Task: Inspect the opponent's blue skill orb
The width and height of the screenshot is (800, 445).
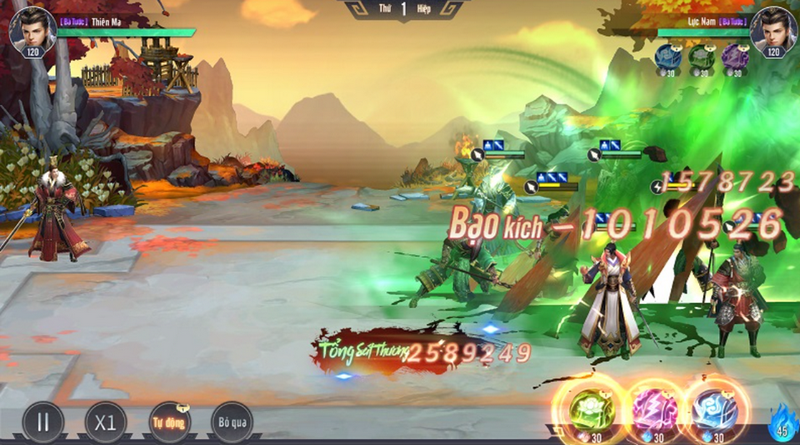Action: coord(668,56)
